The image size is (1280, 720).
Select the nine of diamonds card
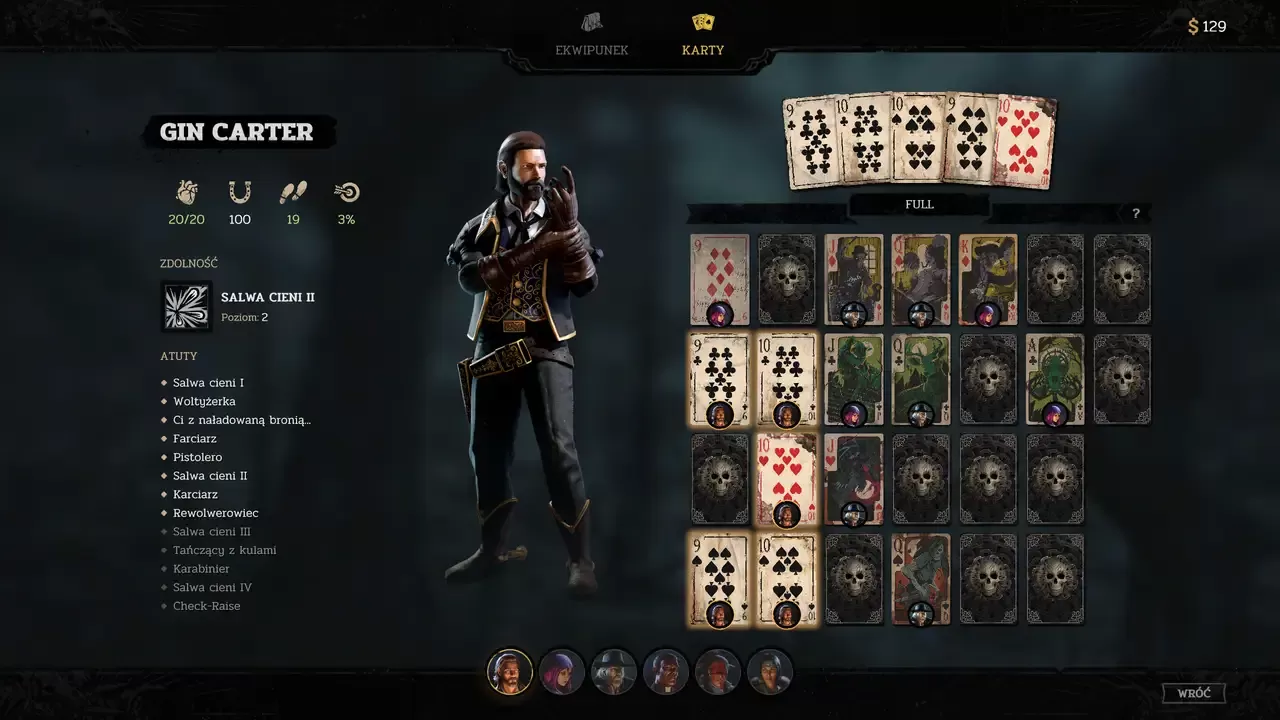click(720, 279)
